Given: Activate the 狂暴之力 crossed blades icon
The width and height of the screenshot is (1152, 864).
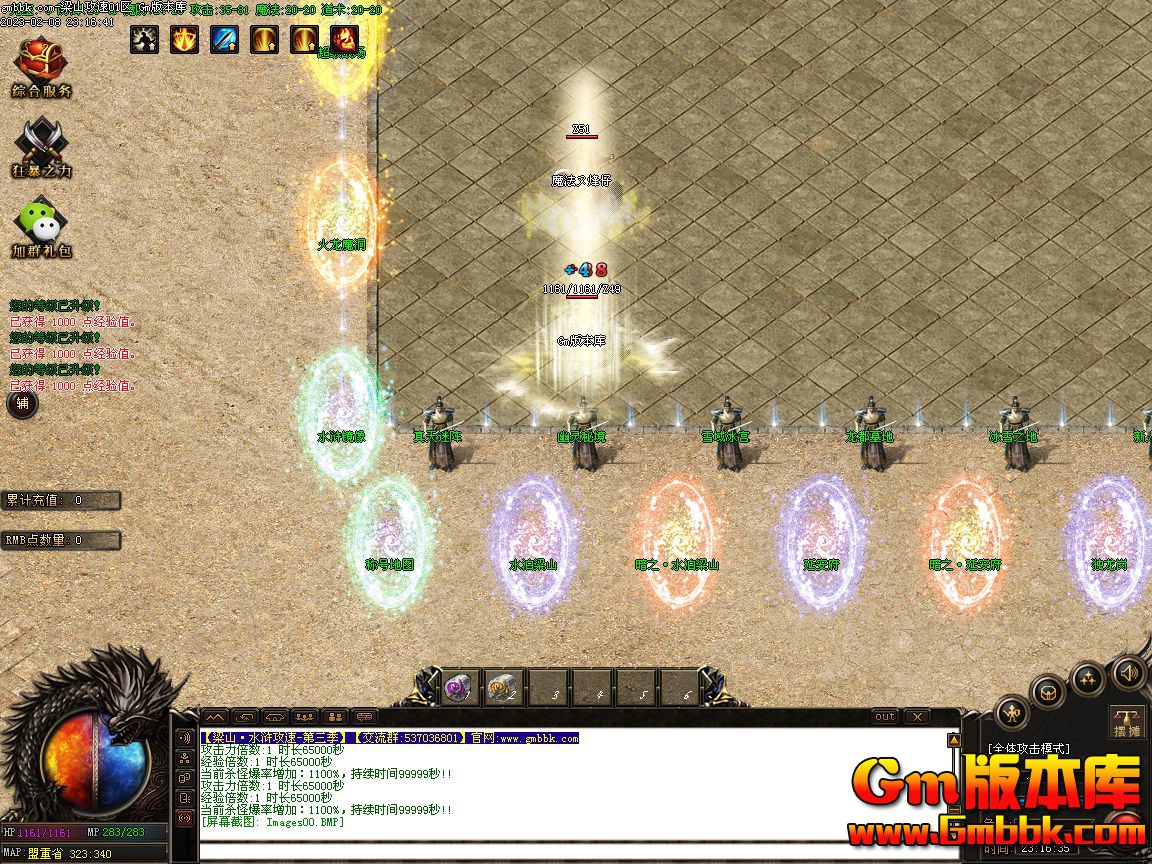Looking at the screenshot, I should (x=42, y=147).
